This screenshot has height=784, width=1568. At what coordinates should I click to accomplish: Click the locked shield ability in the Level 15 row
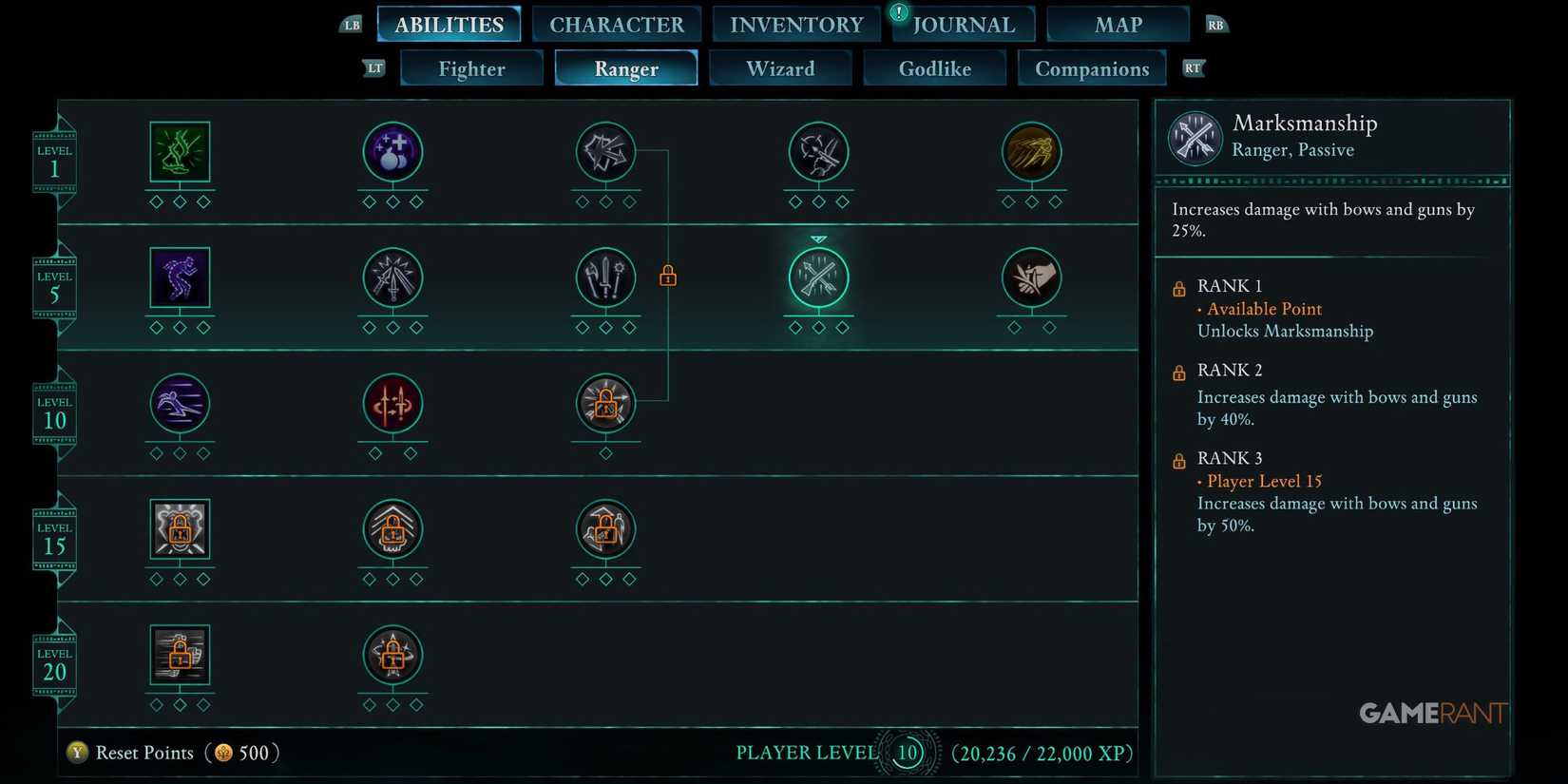click(180, 529)
